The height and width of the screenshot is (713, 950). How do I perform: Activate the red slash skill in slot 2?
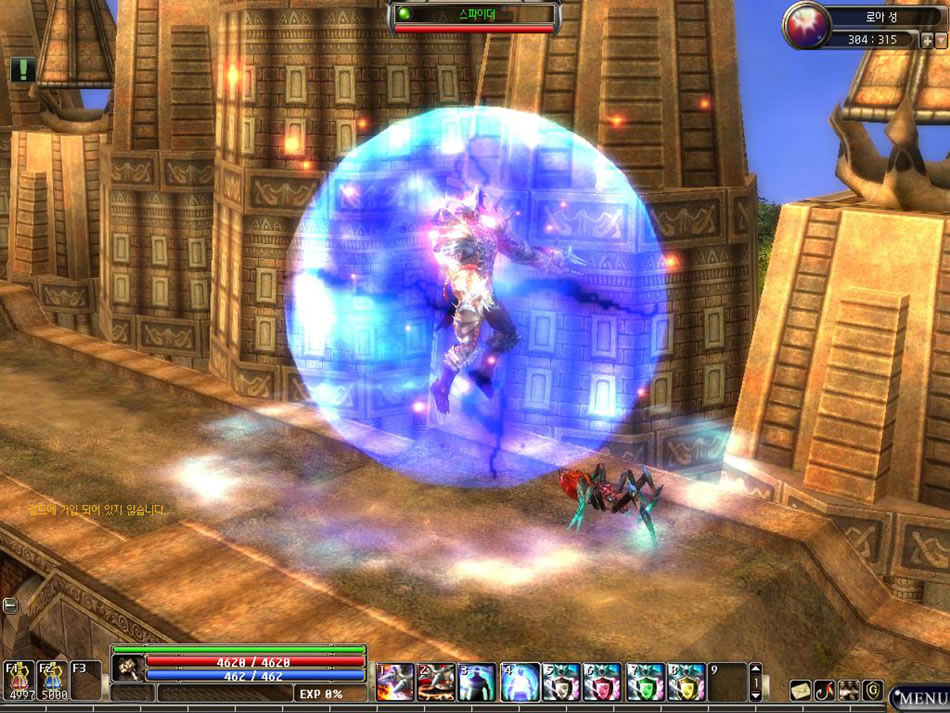pyautogui.click(x=437, y=681)
